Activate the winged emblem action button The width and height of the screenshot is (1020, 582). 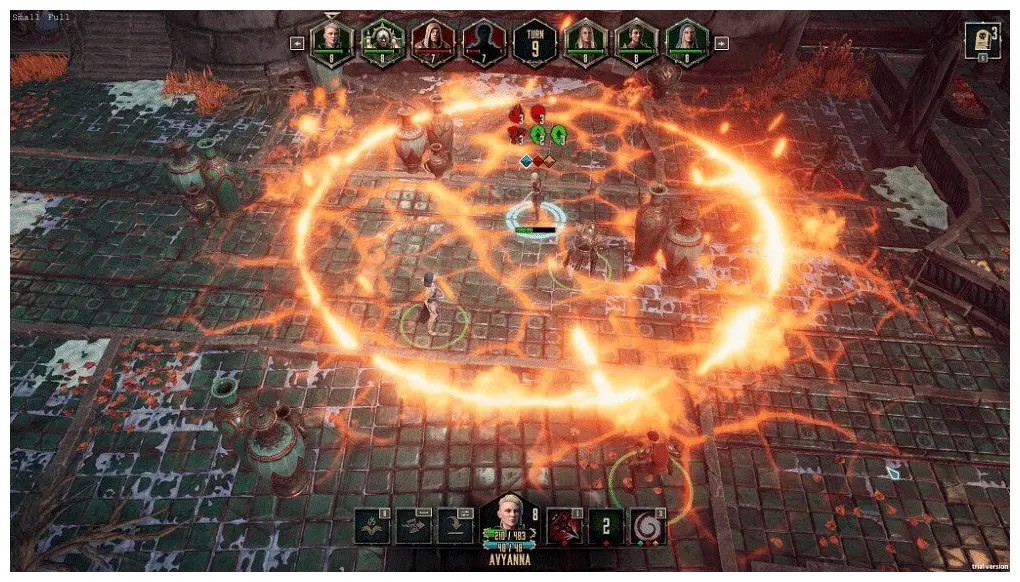(x=373, y=526)
